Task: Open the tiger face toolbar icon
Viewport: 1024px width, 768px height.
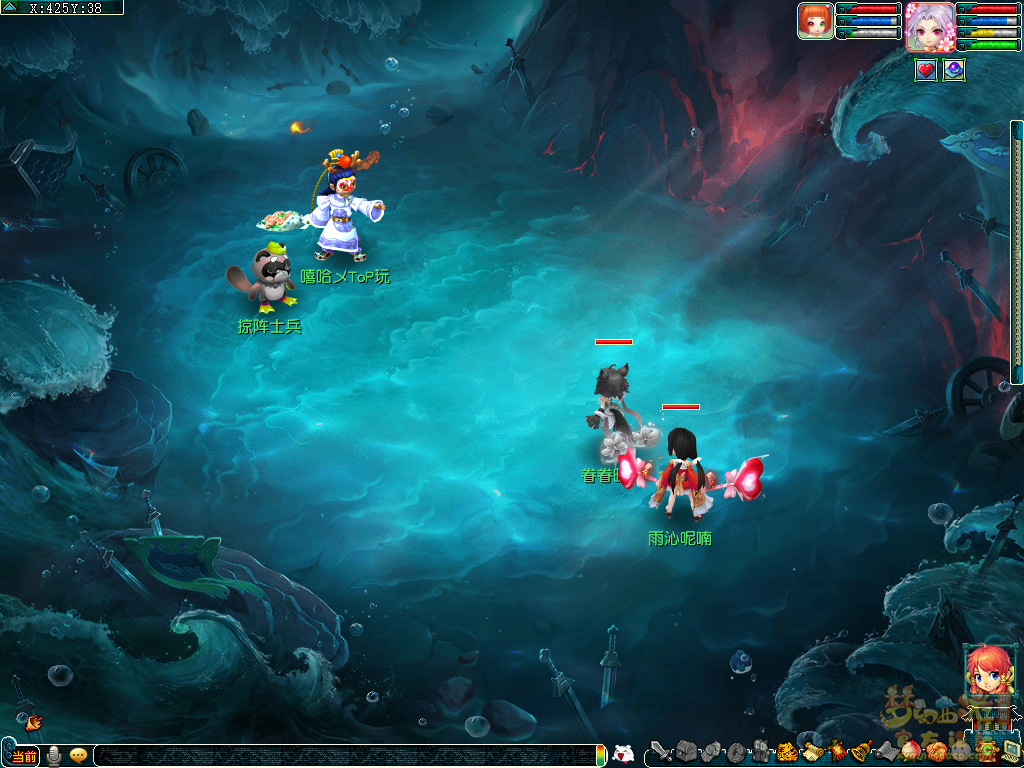Action: [787, 752]
